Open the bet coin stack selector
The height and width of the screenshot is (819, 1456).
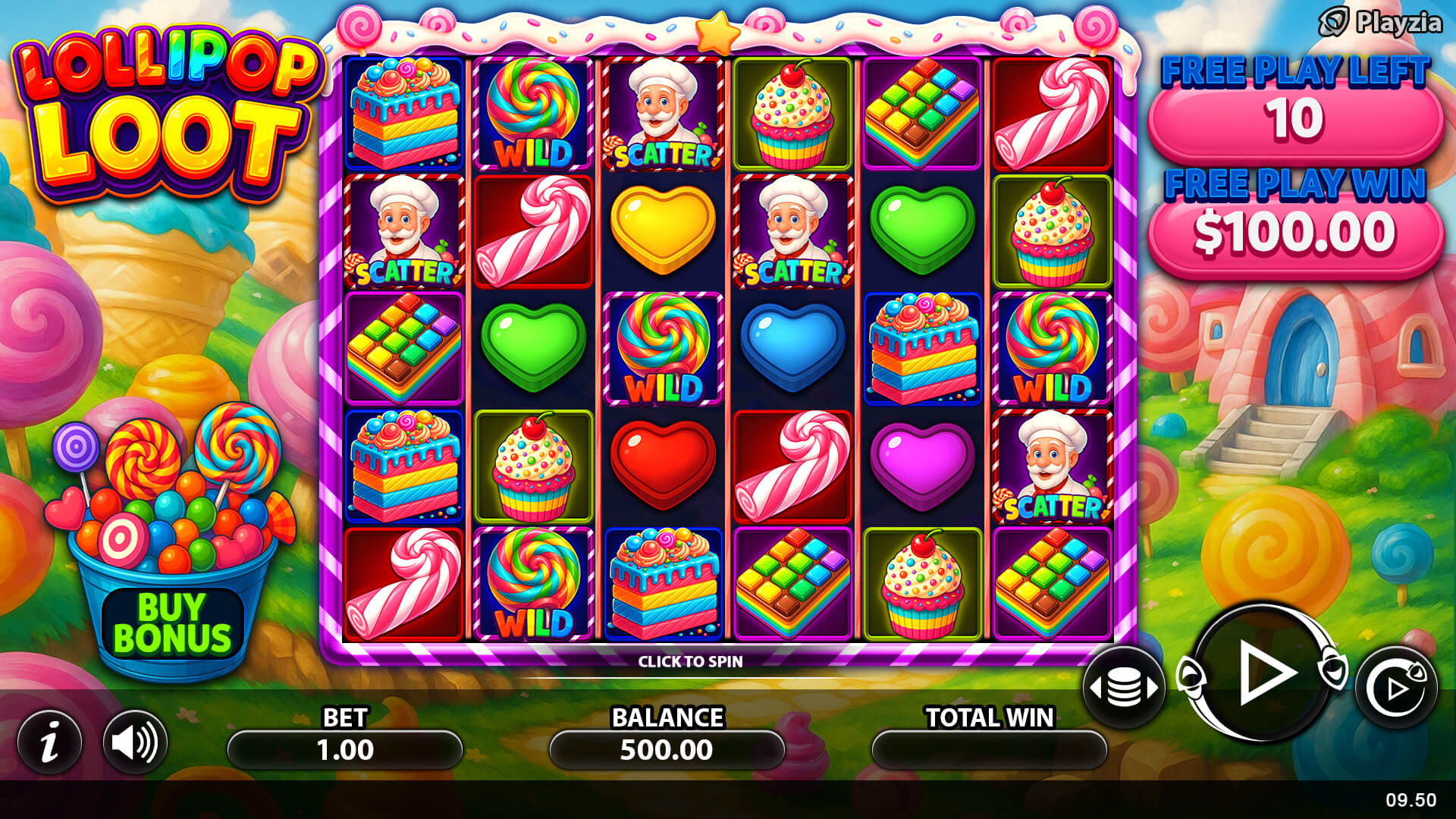(x=1124, y=688)
